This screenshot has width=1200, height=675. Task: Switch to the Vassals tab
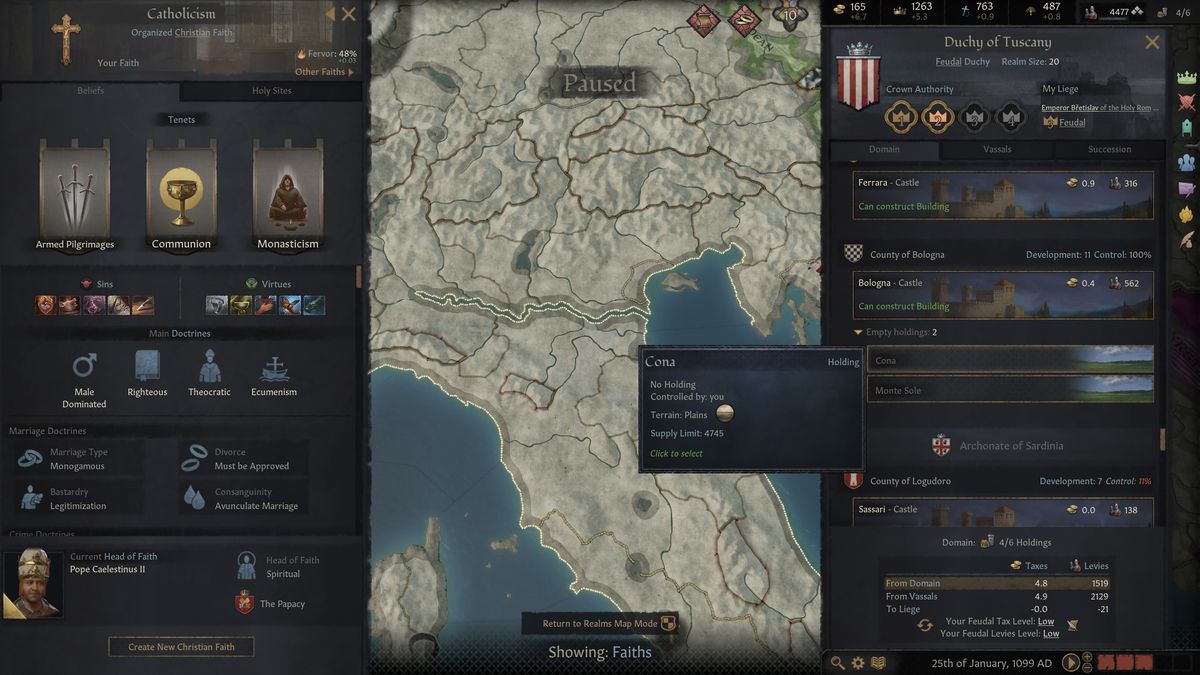(x=997, y=150)
